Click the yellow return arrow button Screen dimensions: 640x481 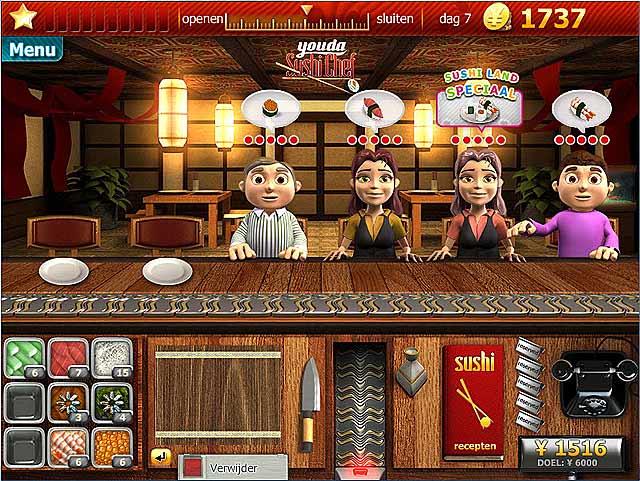click(160, 457)
